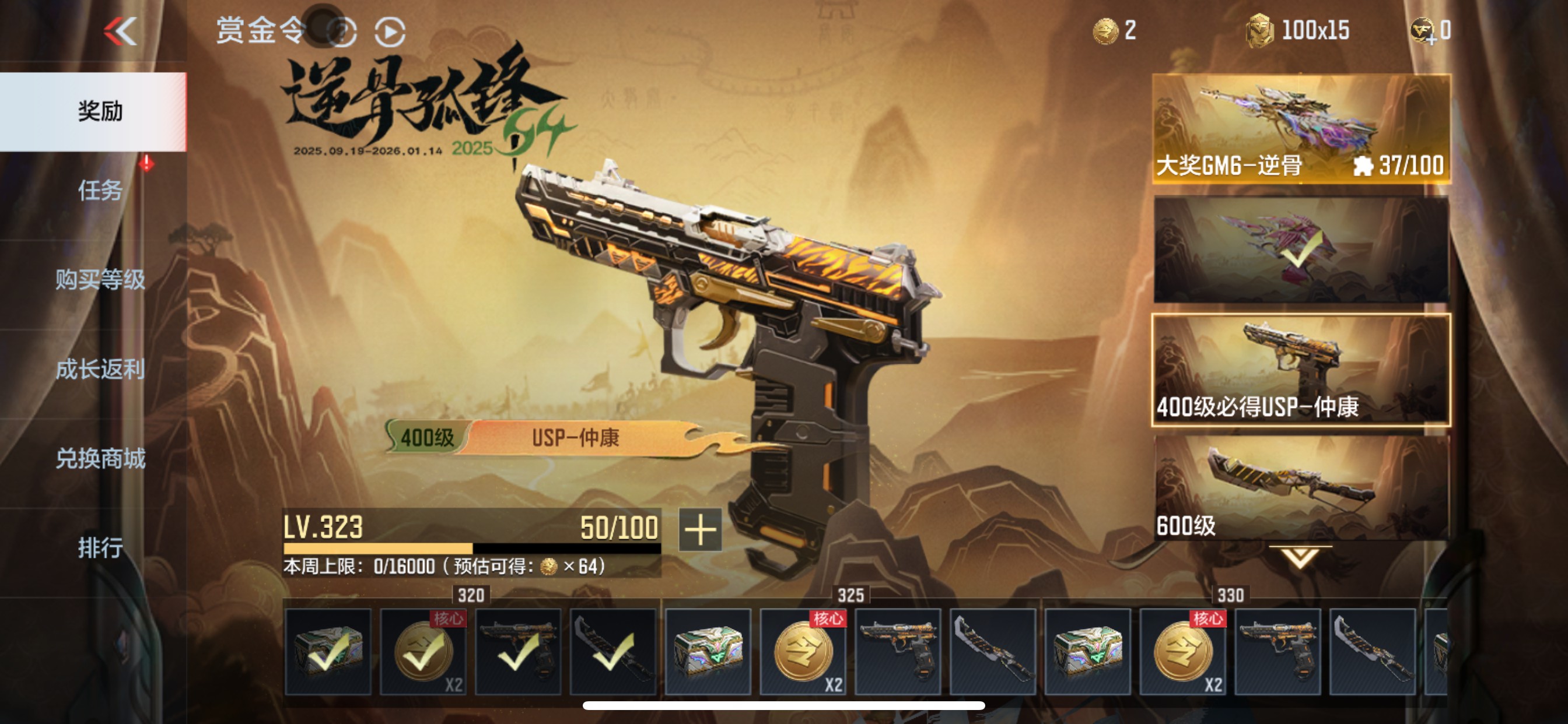Viewport: 1568px width, 724px height.
Task: Open the 购买等级 buy levels tab
Action: pyautogui.click(x=100, y=279)
